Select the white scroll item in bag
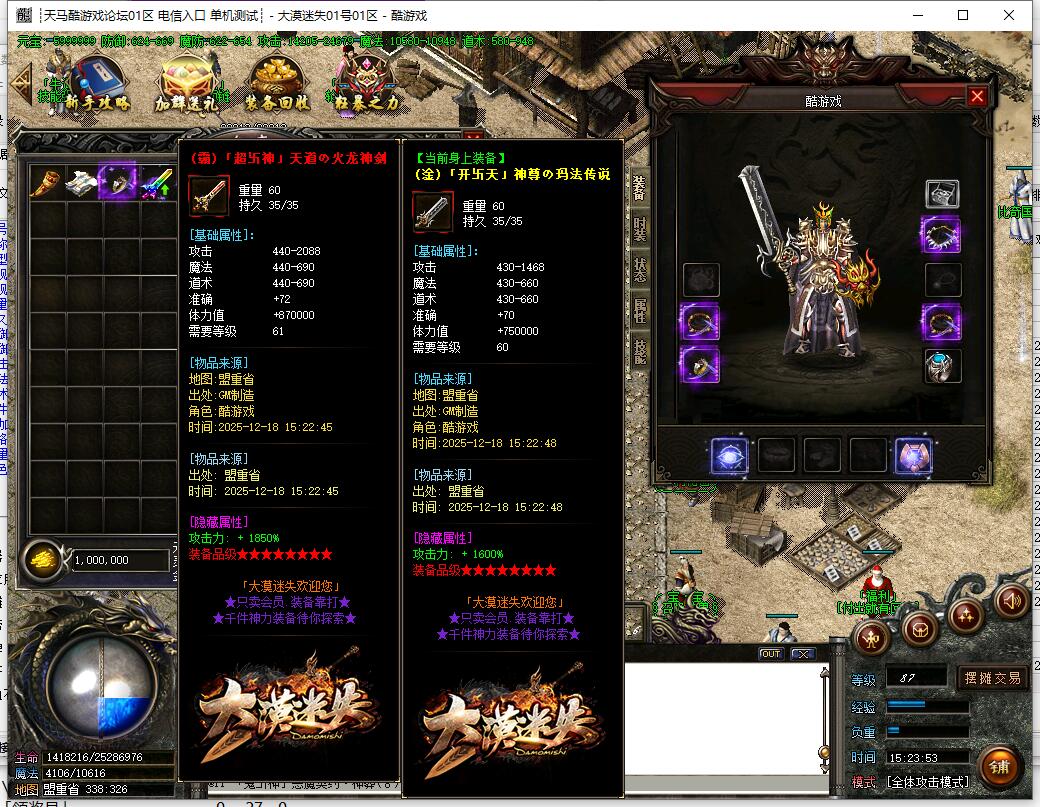The height and width of the screenshot is (807, 1040). click(82, 183)
